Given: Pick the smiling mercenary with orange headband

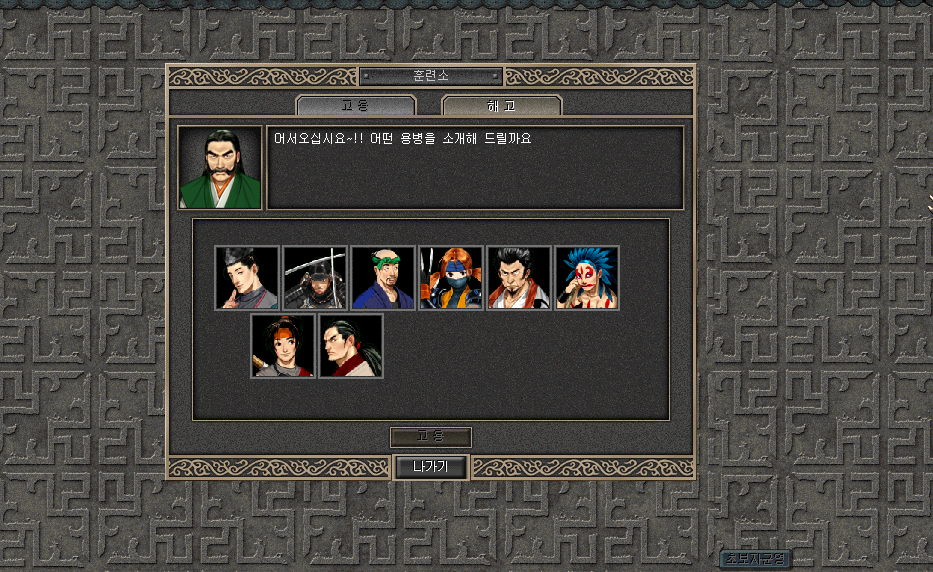Looking at the screenshot, I should pos(283,346).
